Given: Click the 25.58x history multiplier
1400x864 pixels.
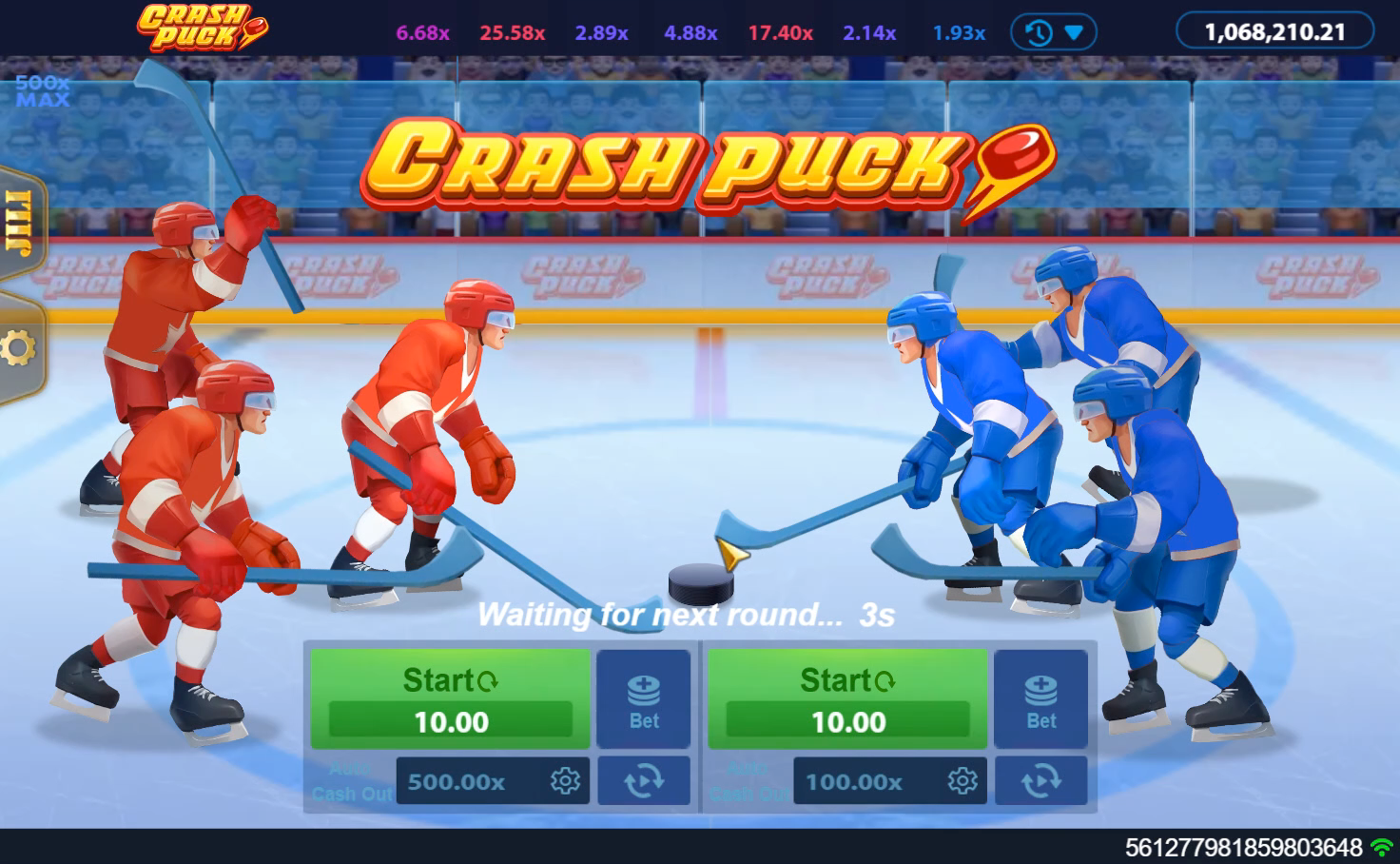Looking at the screenshot, I should 512,33.
